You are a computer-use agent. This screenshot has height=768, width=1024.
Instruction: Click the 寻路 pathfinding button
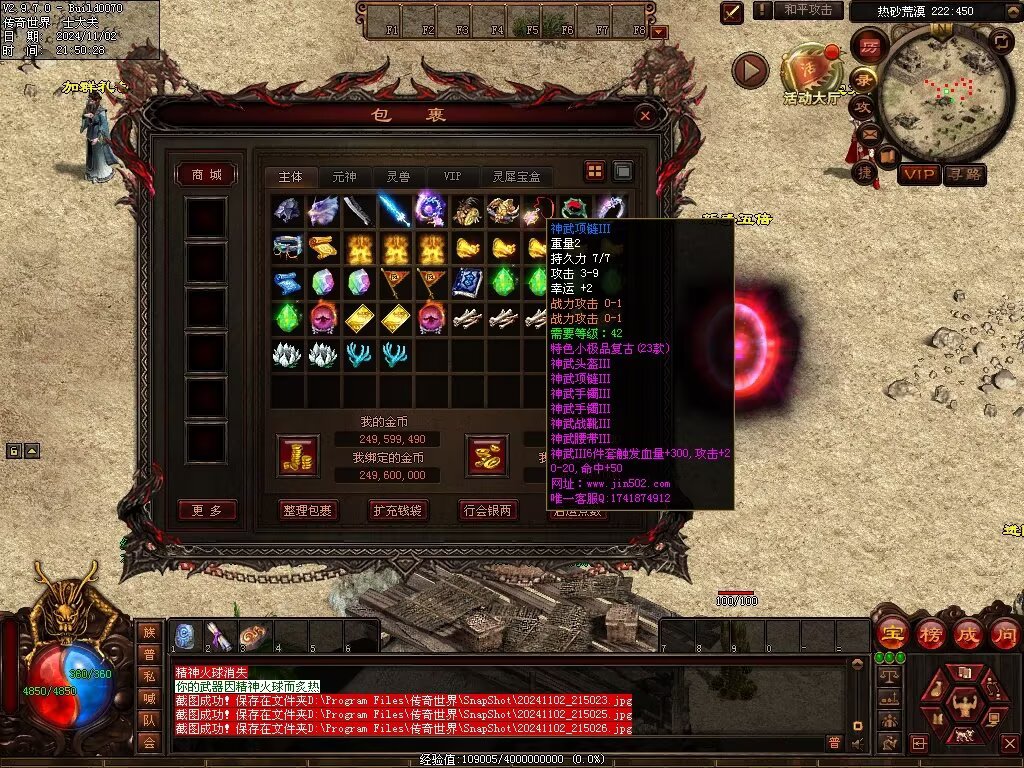(965, 175)
